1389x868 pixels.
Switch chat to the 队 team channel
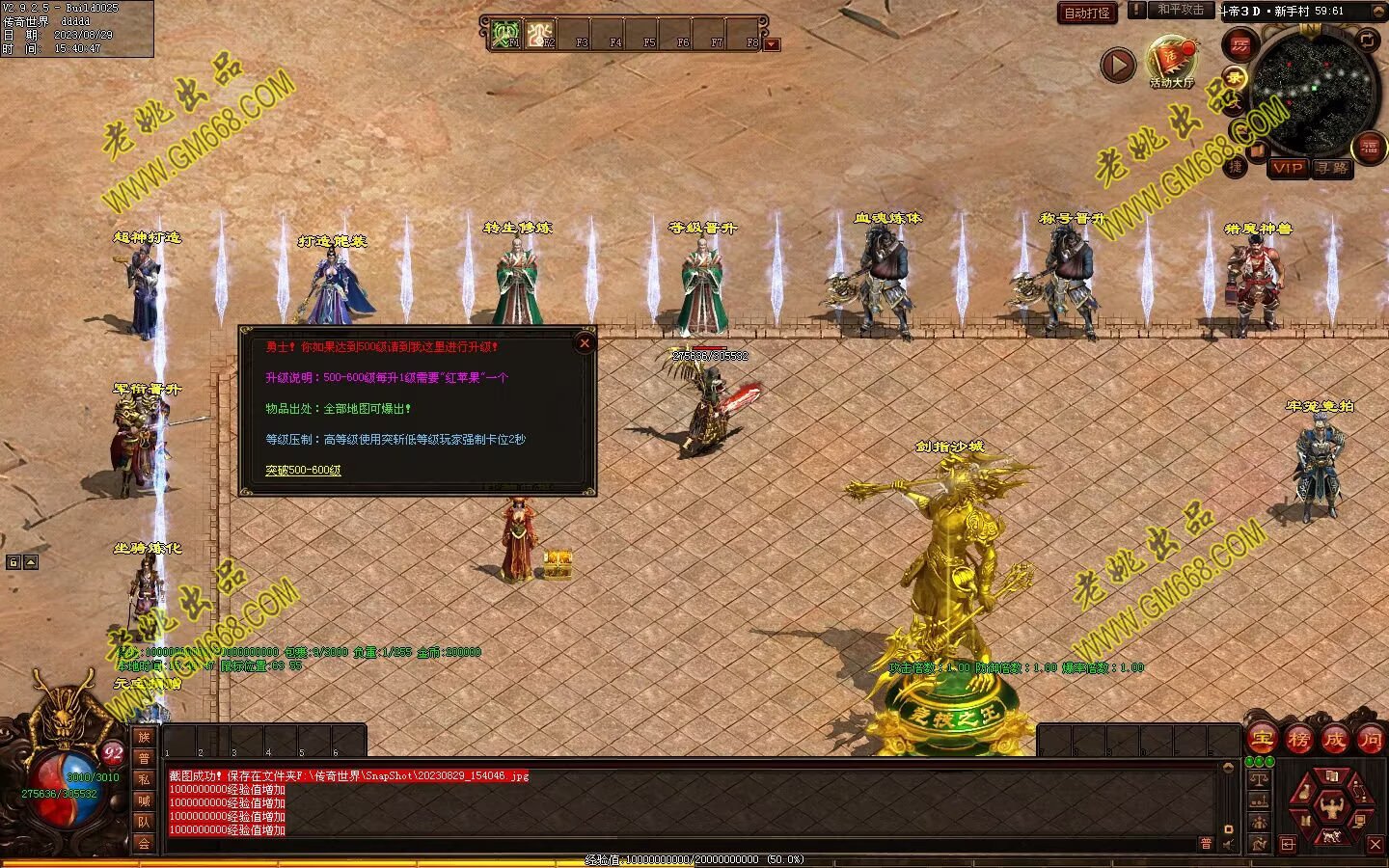[144, 822]
